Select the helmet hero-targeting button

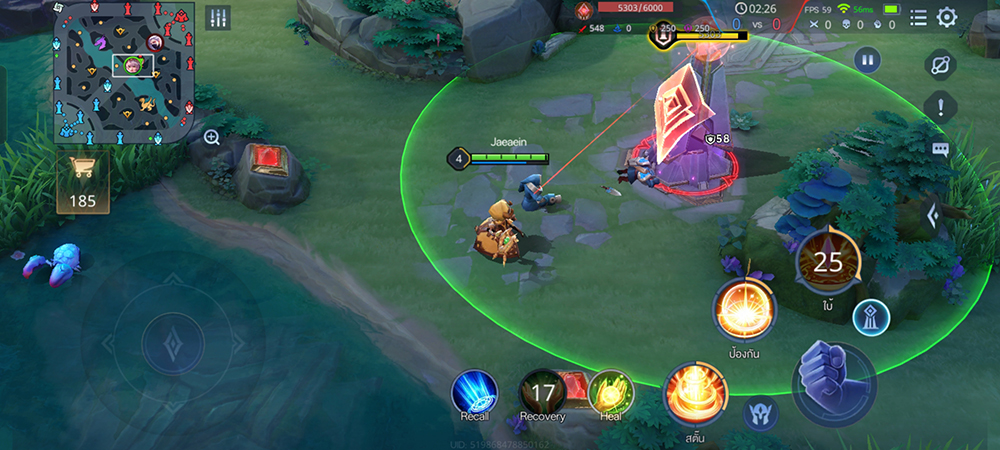(x=760, y=413)
